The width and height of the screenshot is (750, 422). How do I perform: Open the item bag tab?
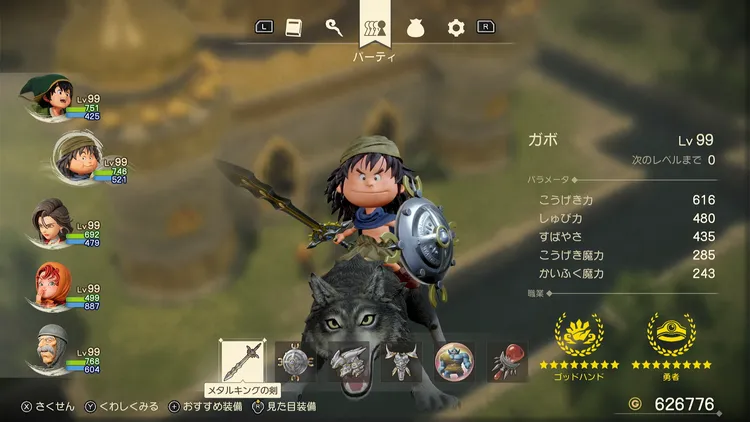click(x=416, y=28)
